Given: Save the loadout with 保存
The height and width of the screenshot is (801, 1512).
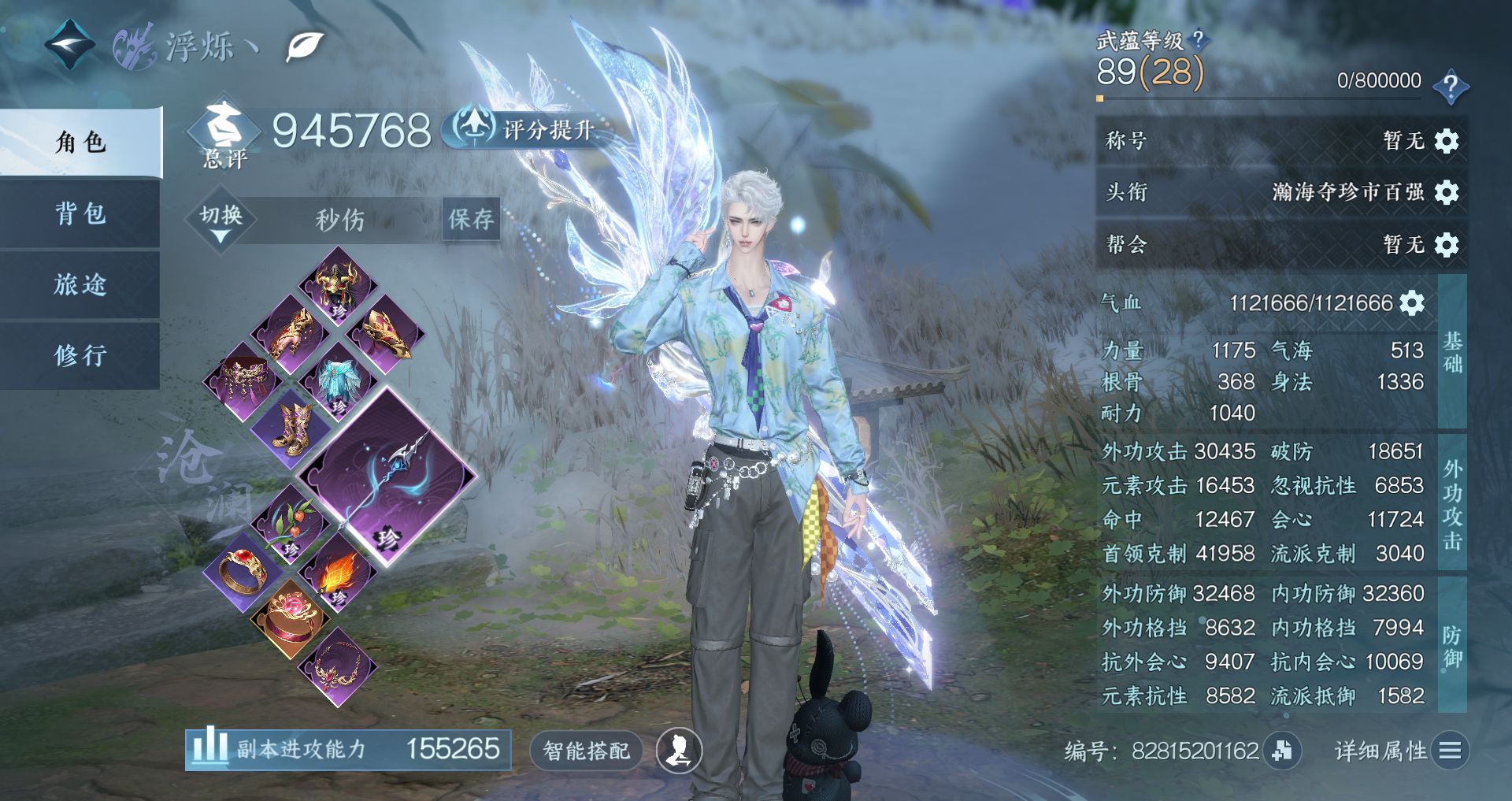Looking at the screenshot, I should click(470, 219).
